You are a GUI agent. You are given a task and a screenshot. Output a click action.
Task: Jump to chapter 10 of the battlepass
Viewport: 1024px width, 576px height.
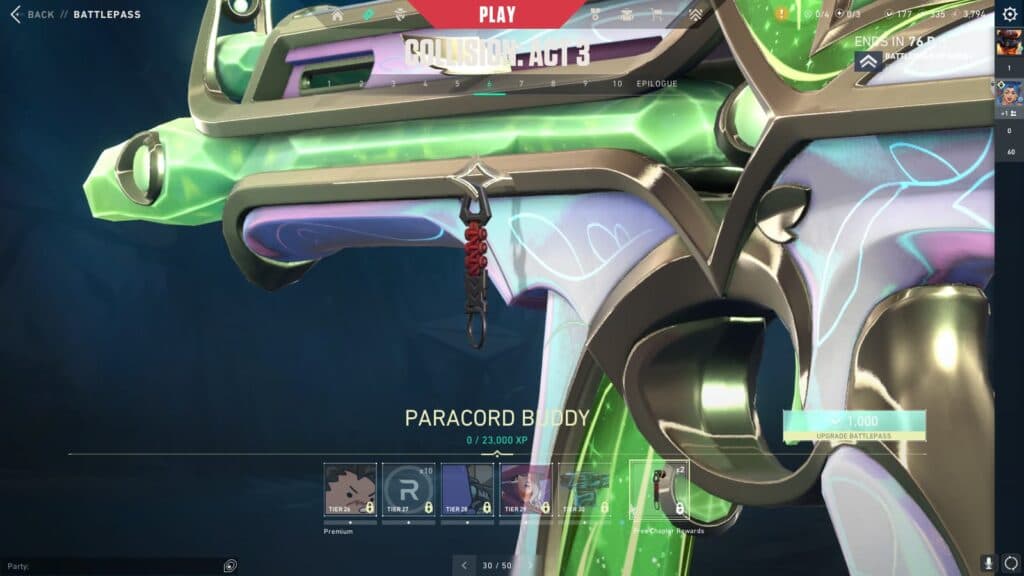(617, 84)
